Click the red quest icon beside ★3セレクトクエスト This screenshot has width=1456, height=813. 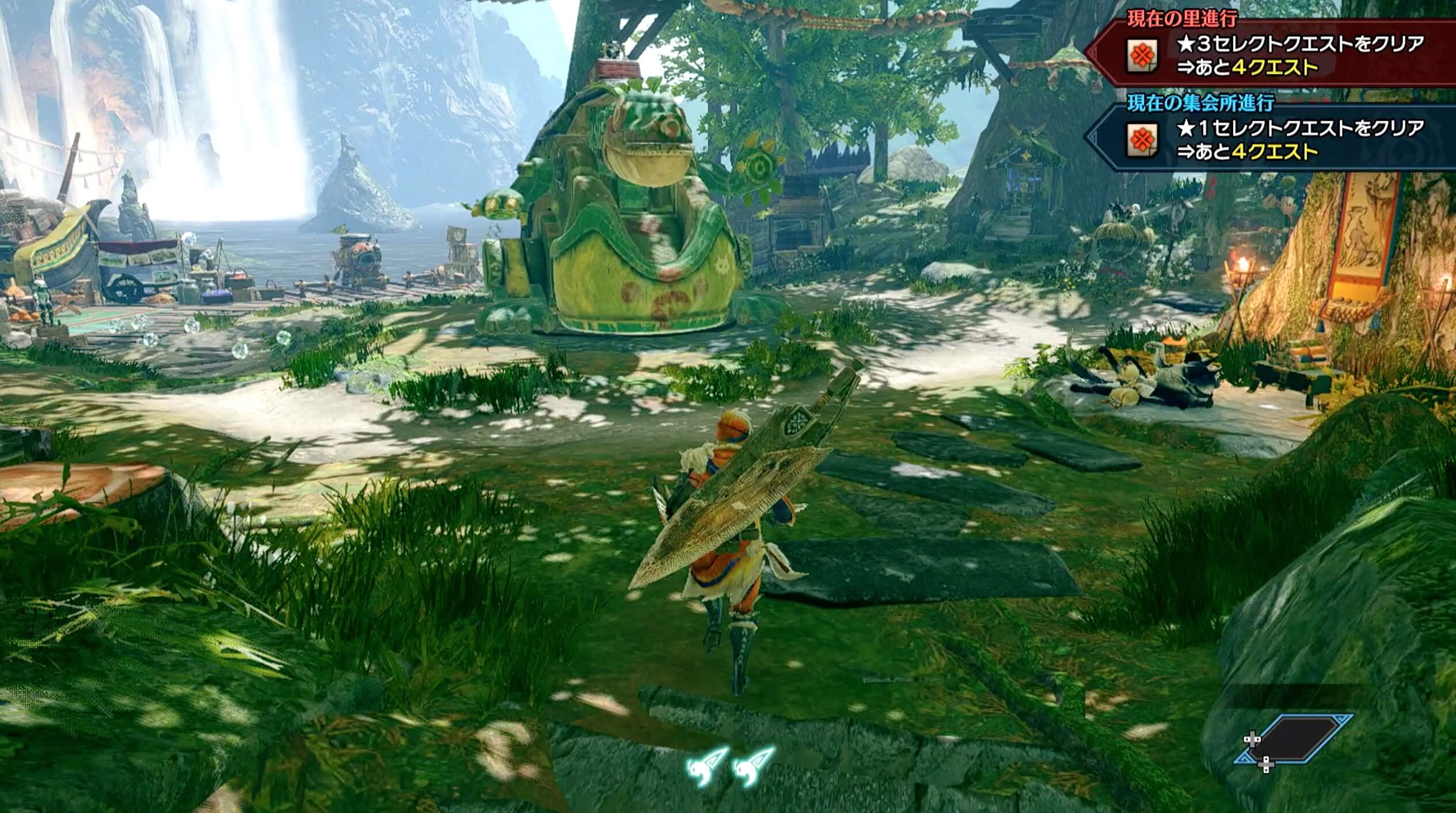[x=1143, y=56]
